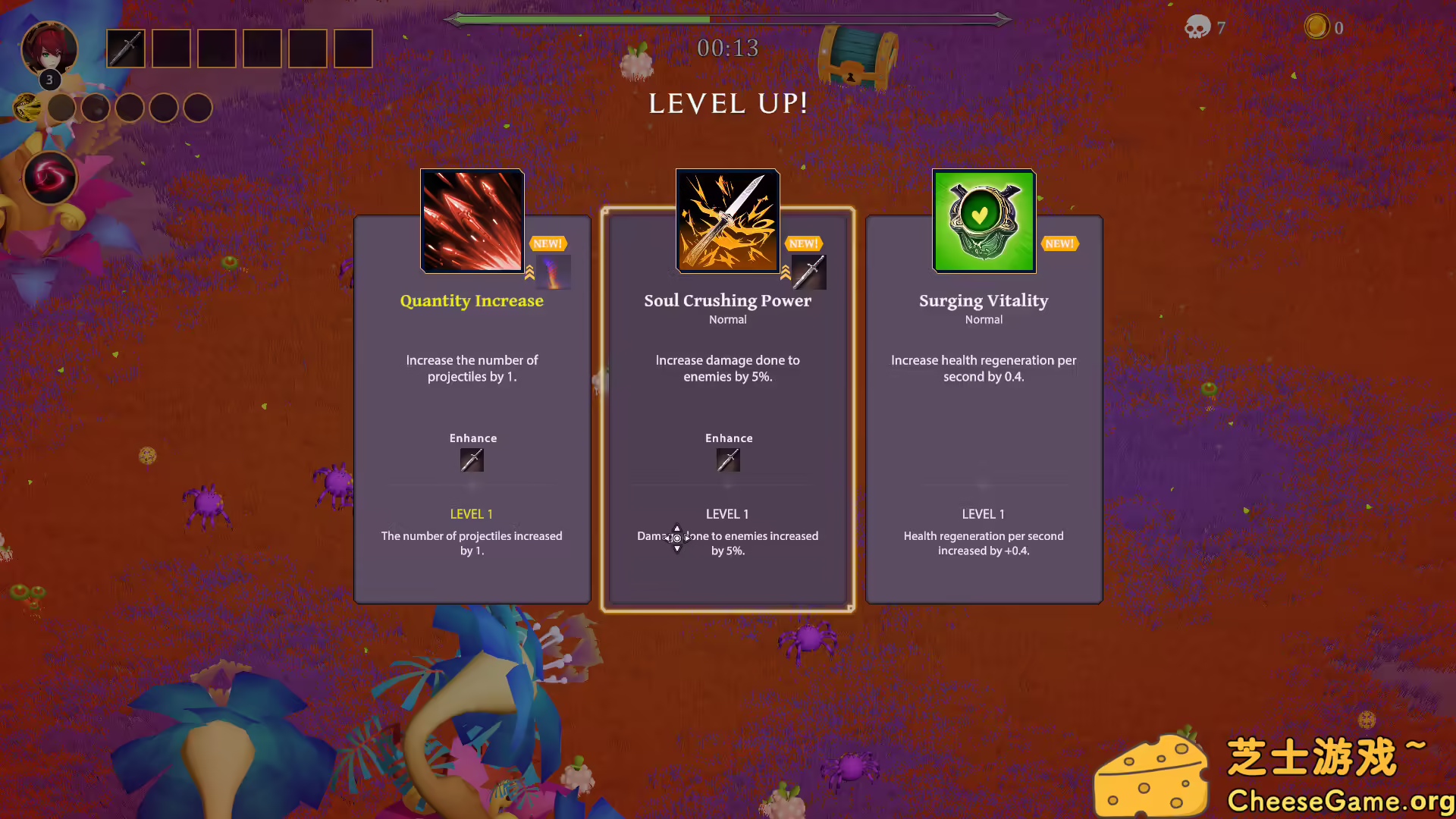Select the equipped sword in the weapon bar
Screen dimensions: 1456x819
(126, 48)
